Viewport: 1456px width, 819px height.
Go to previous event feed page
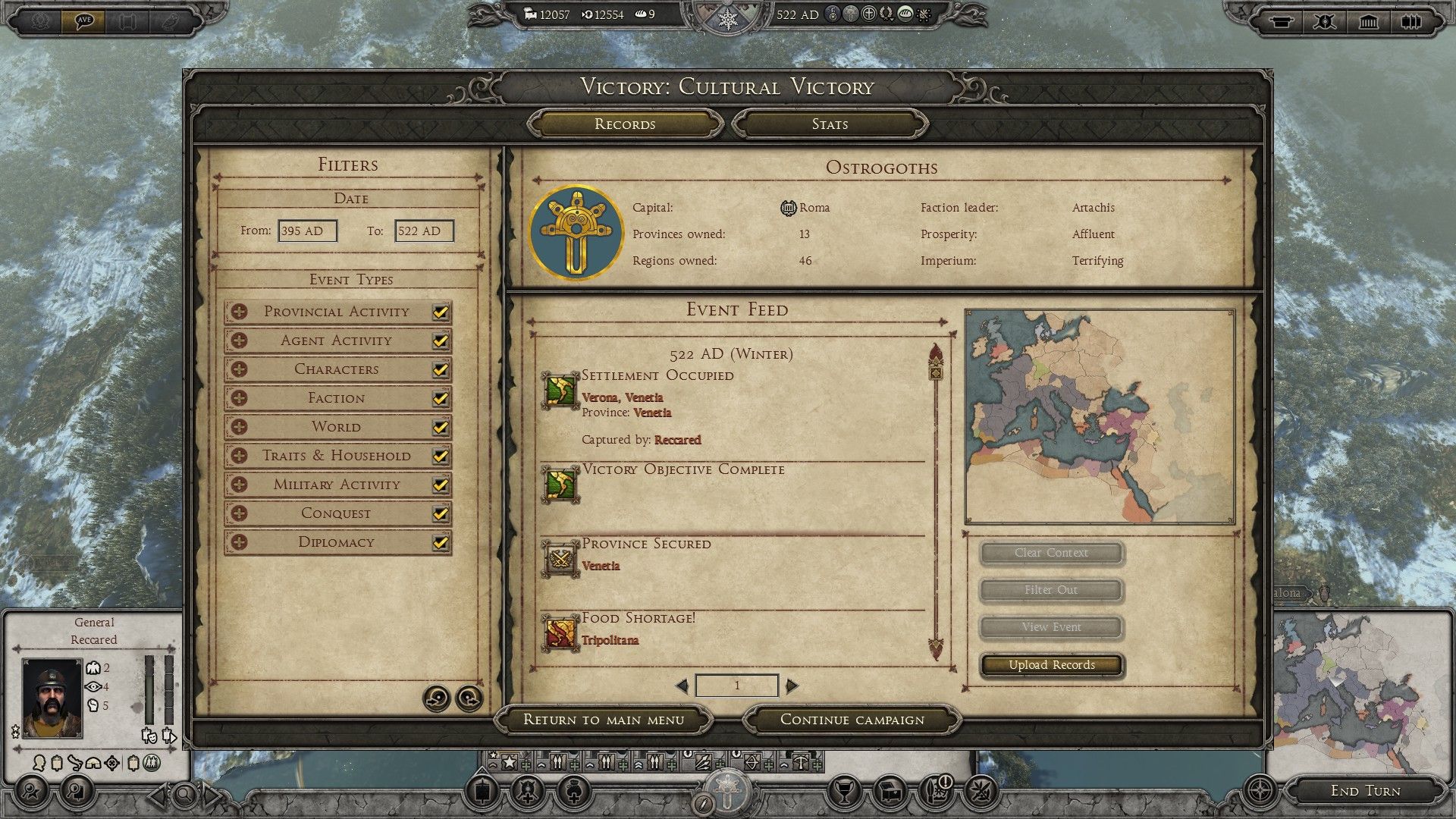click(682, 686)
